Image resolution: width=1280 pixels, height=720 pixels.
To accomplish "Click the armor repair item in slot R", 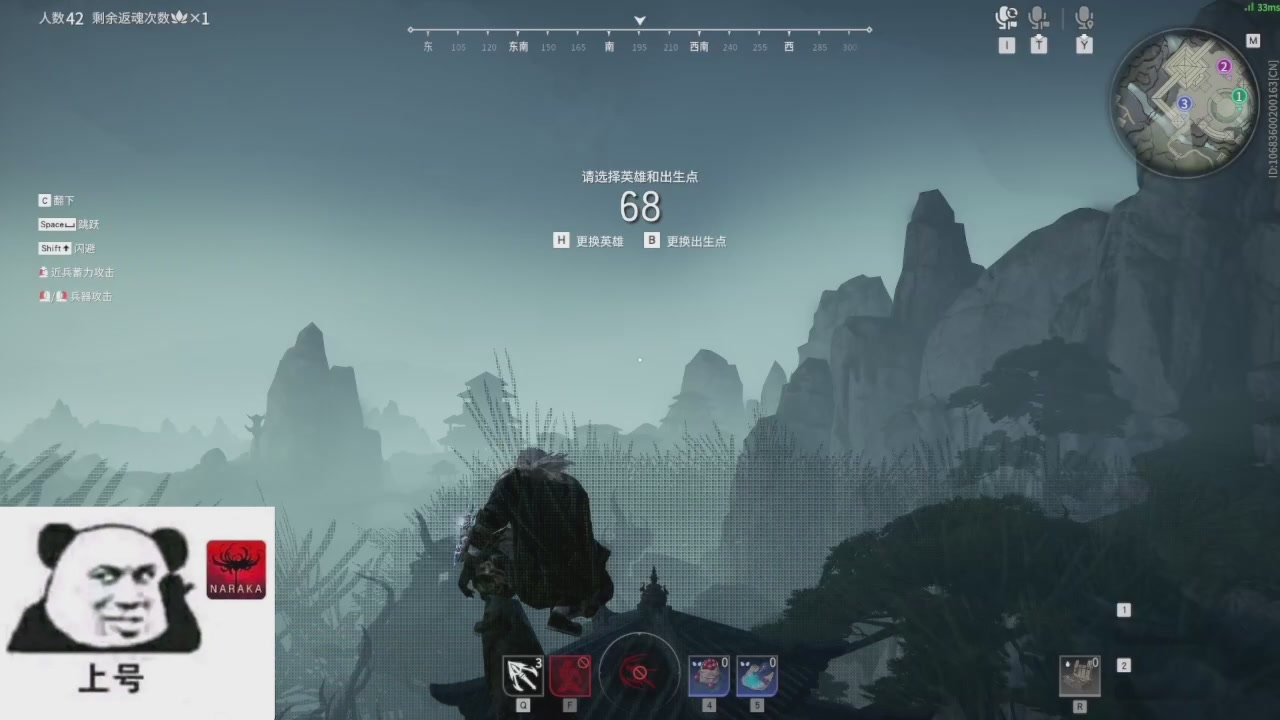I will [x=1080, y=677].
